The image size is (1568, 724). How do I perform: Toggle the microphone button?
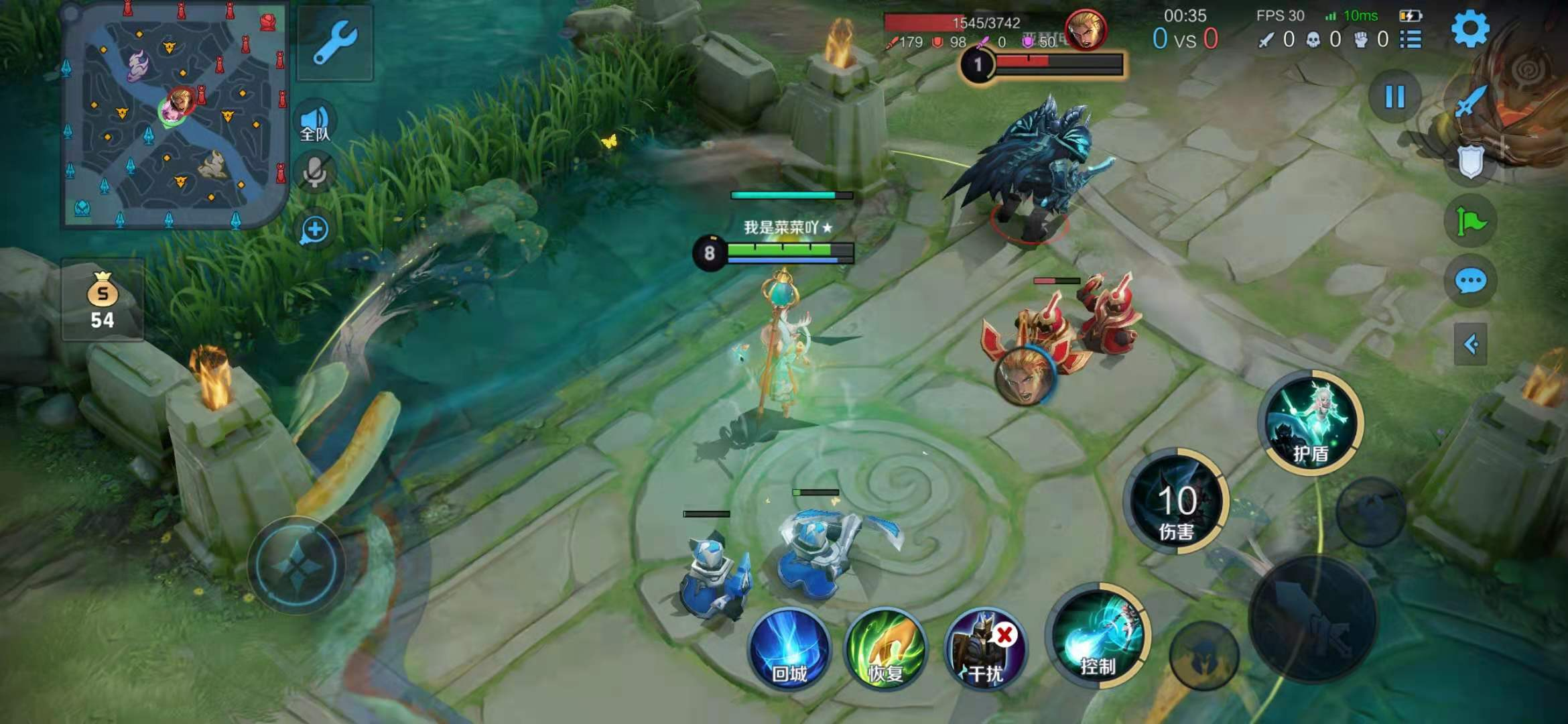(315, 171)
